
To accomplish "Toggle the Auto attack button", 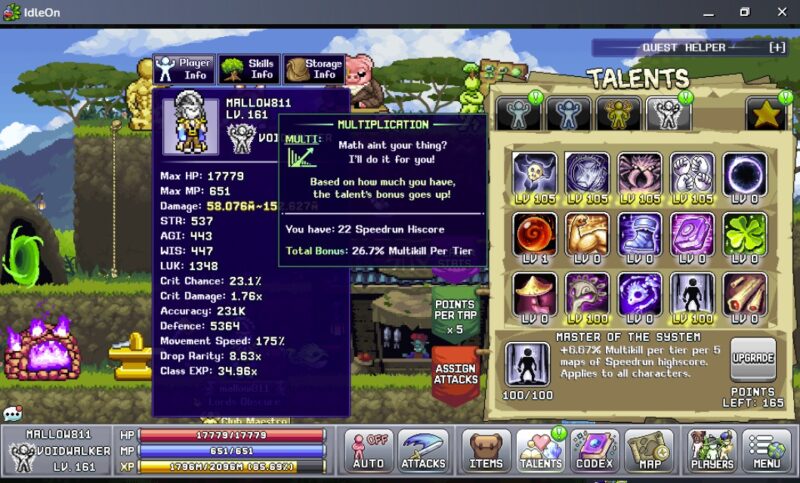I will click(367, 451).
